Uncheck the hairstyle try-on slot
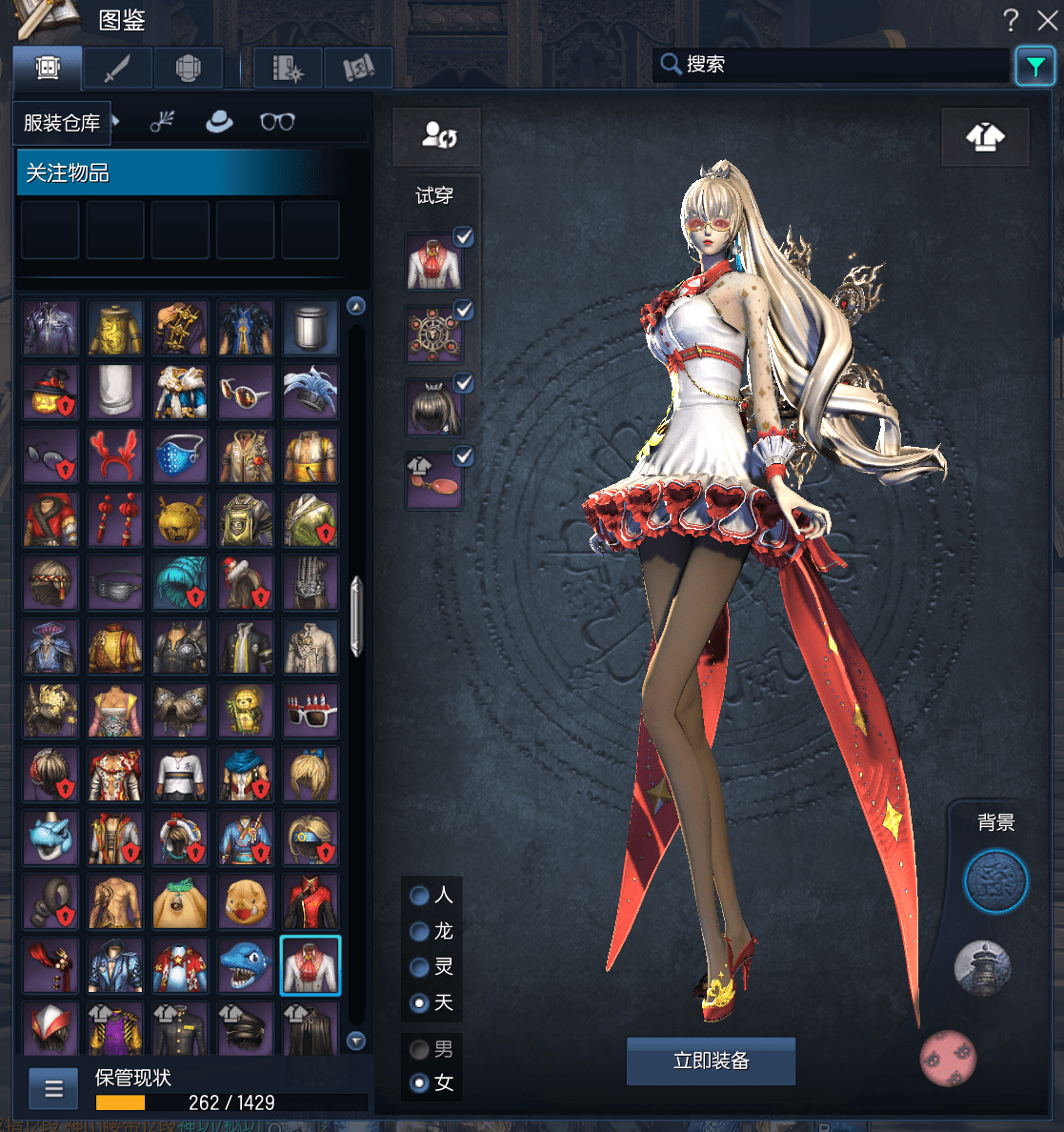This screenshot has width=1064, height=1132. click(464, 383)
